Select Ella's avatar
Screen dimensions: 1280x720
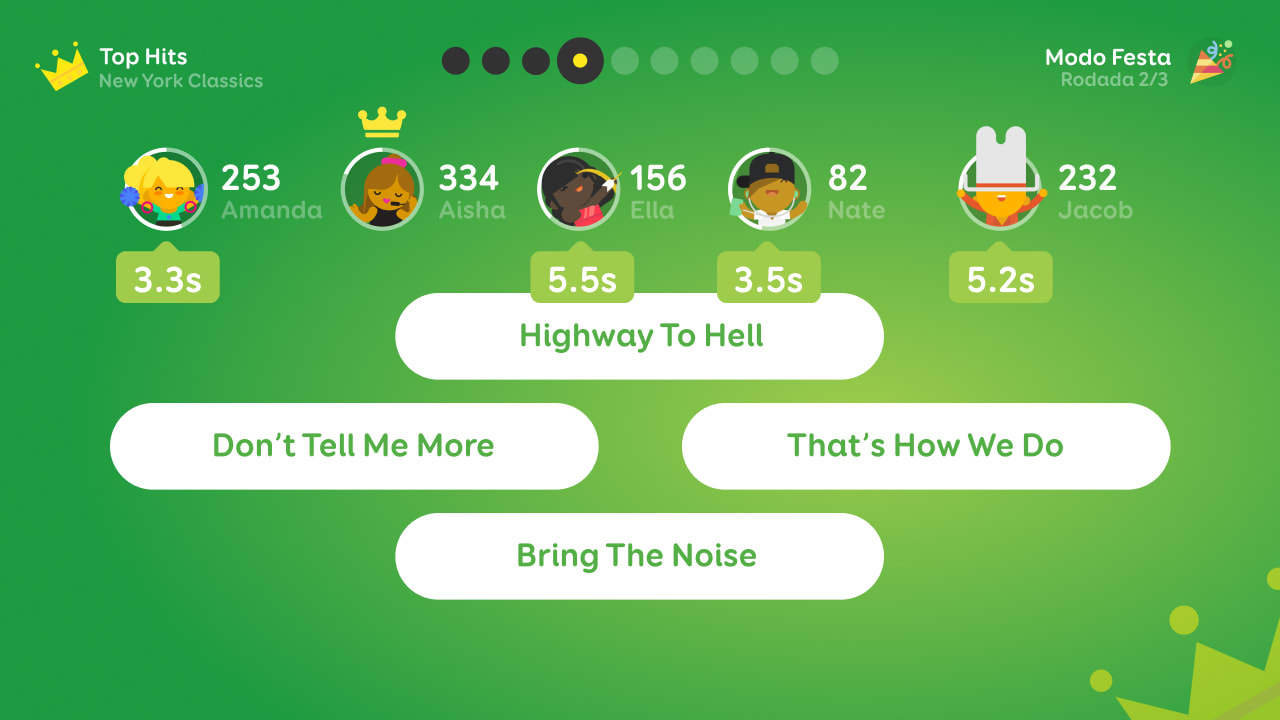pyautogui.click(x=580, y=190)
